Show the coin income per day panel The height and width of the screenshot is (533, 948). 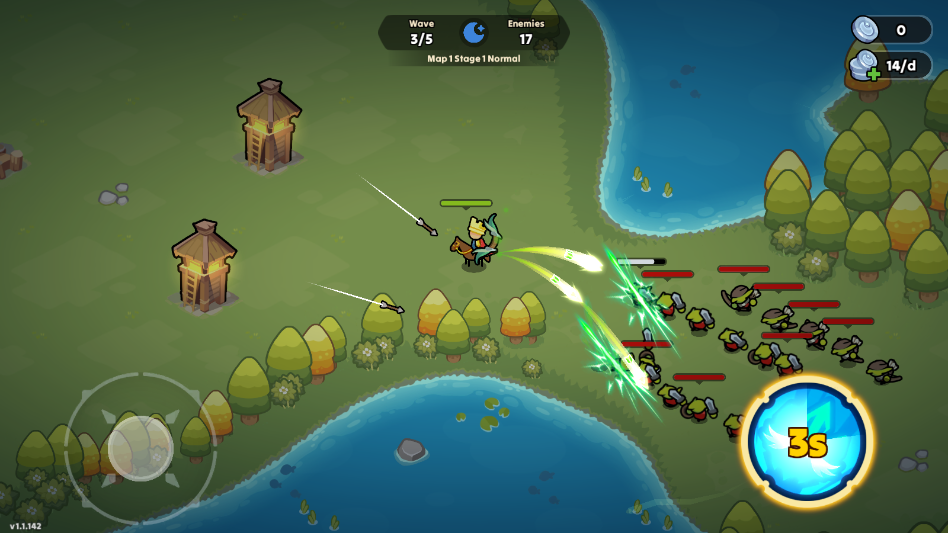tap(891, 66)
